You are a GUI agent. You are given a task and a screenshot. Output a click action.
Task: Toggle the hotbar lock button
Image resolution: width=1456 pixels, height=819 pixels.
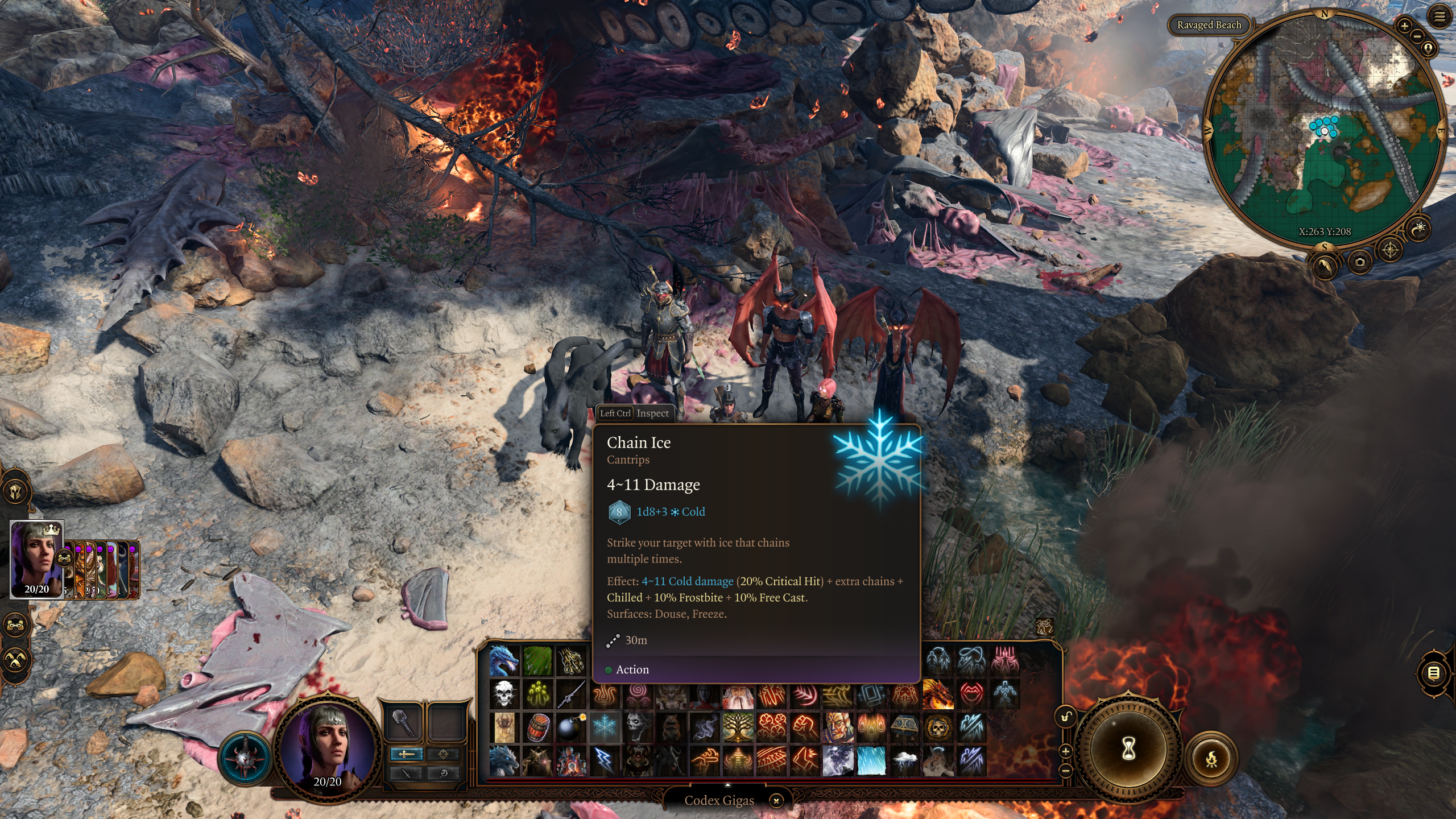tap(1066, 716)
